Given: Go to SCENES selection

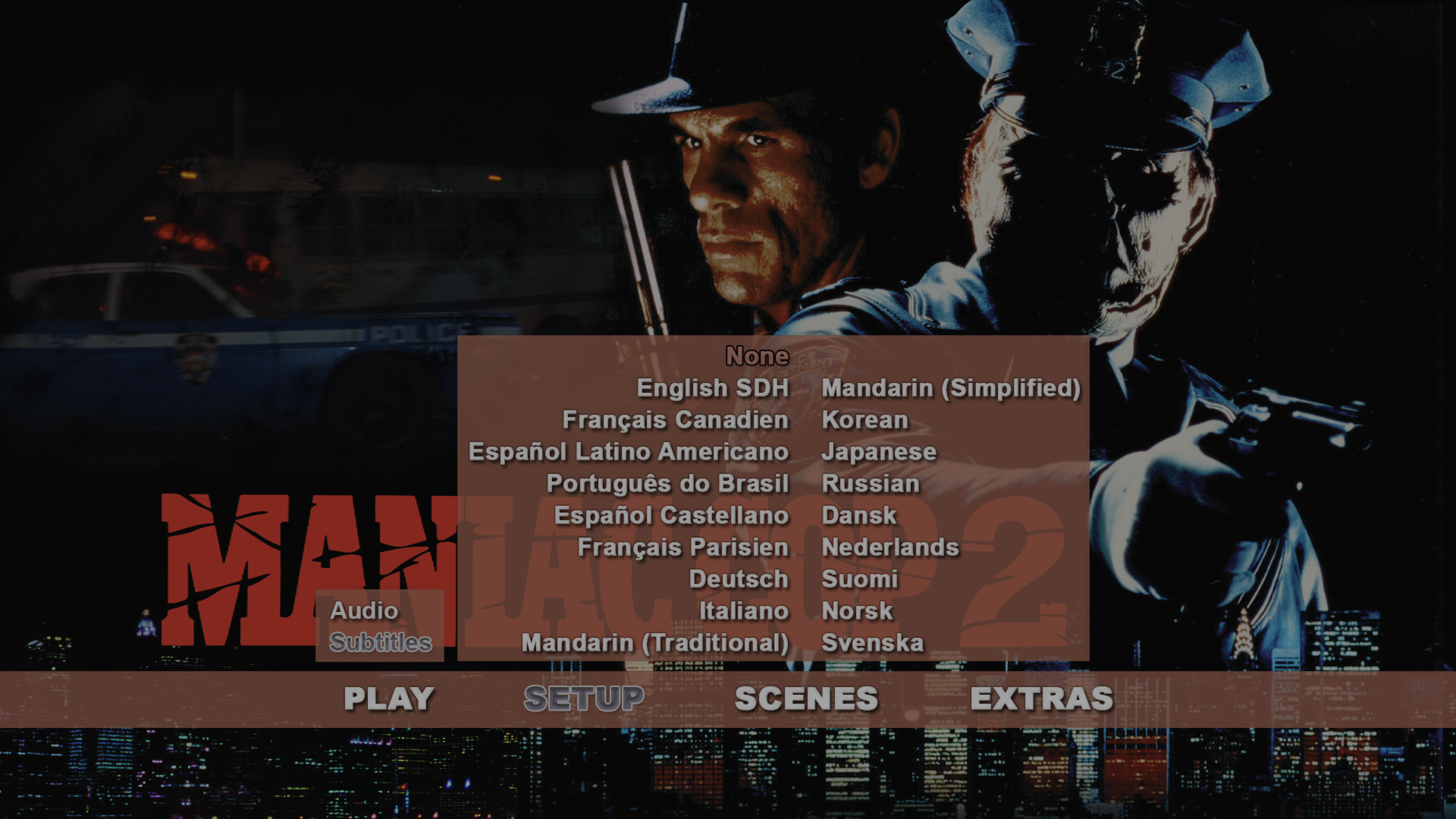Looking at the screenshot, I should tap(806, 698).
